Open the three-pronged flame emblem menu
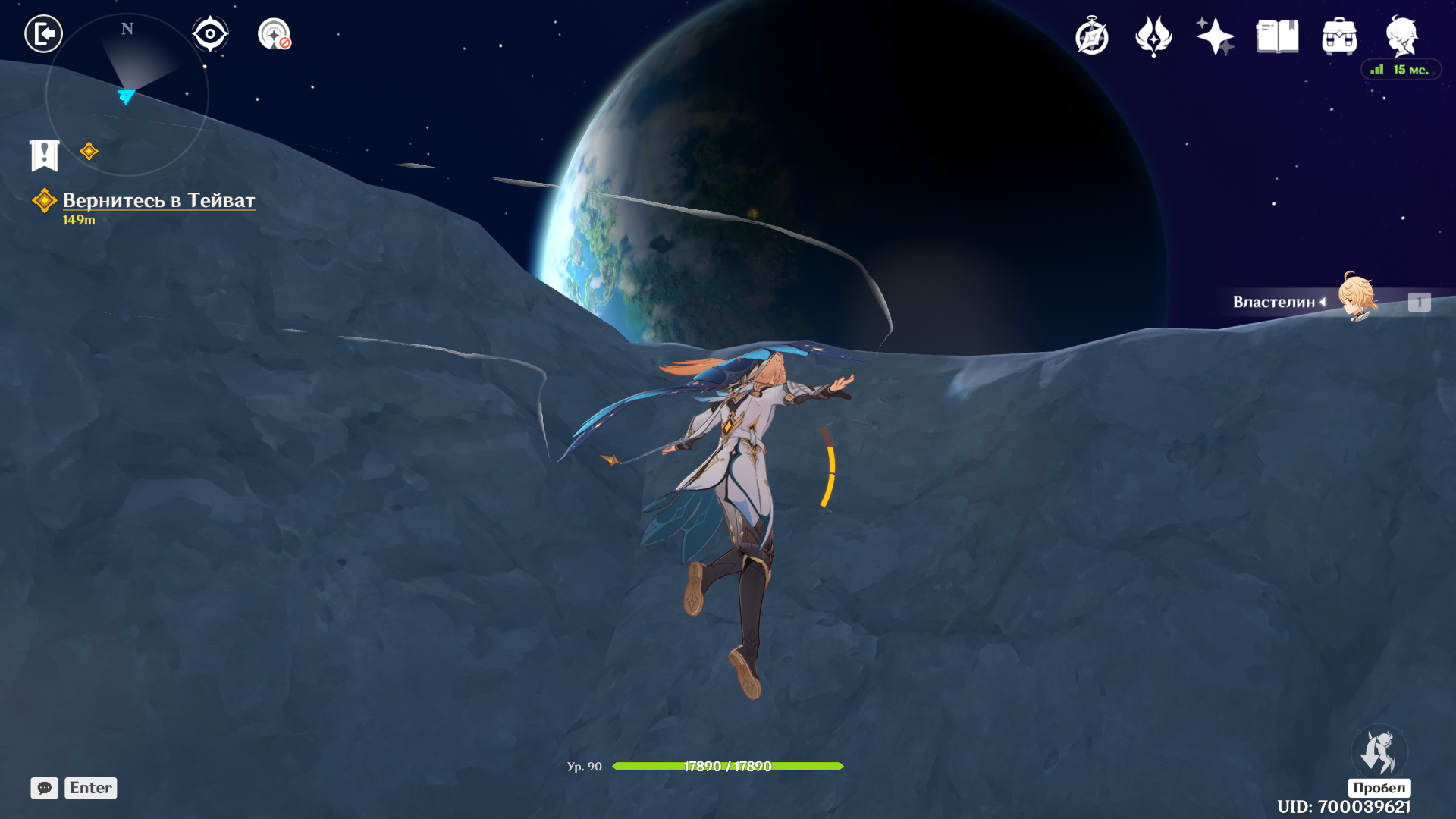The height and width of the screenshot is (819, 1456). (x=1153, y=36)
